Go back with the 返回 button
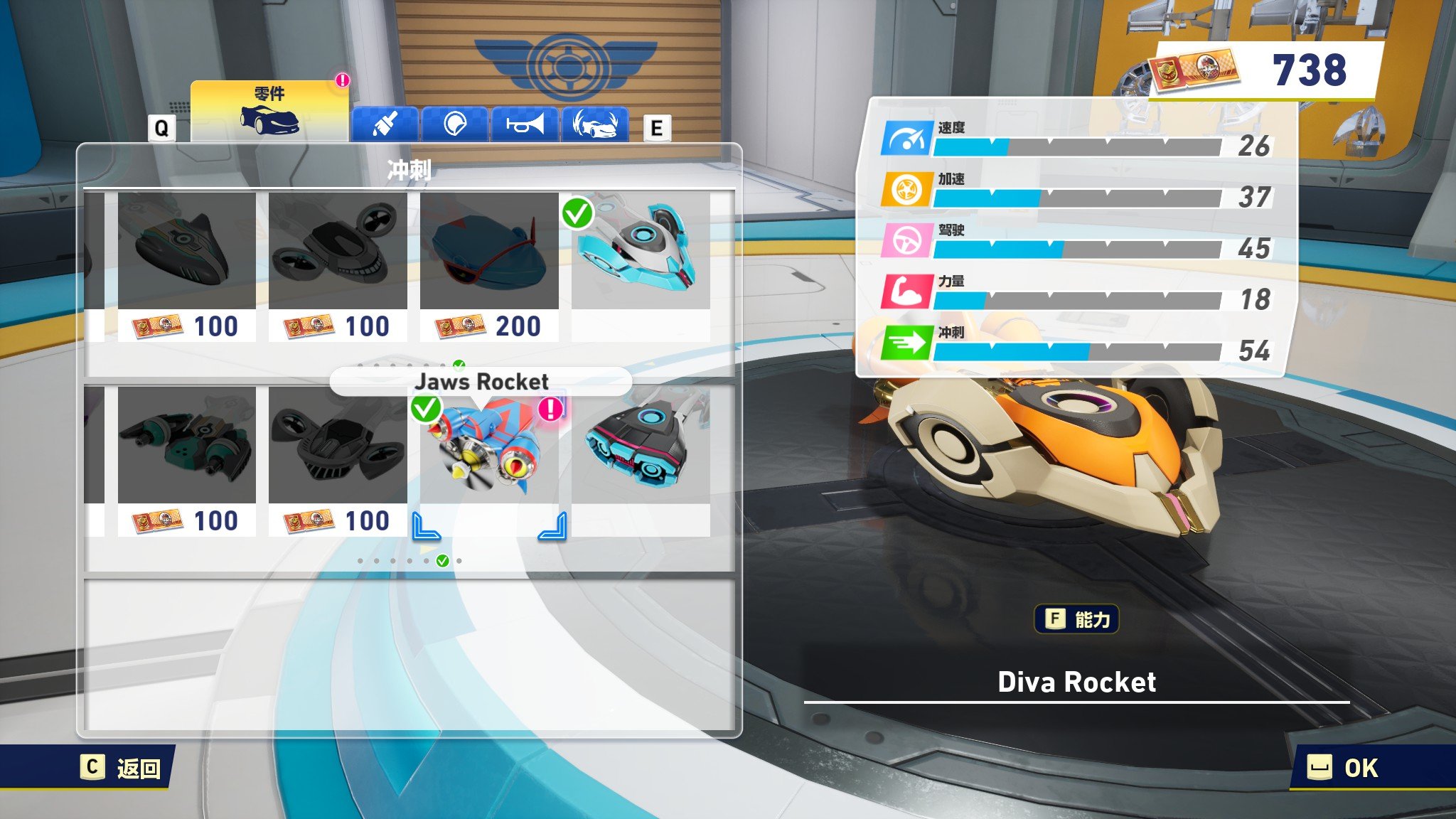This screenshot has width=1456, height=819. coord(122,768)
